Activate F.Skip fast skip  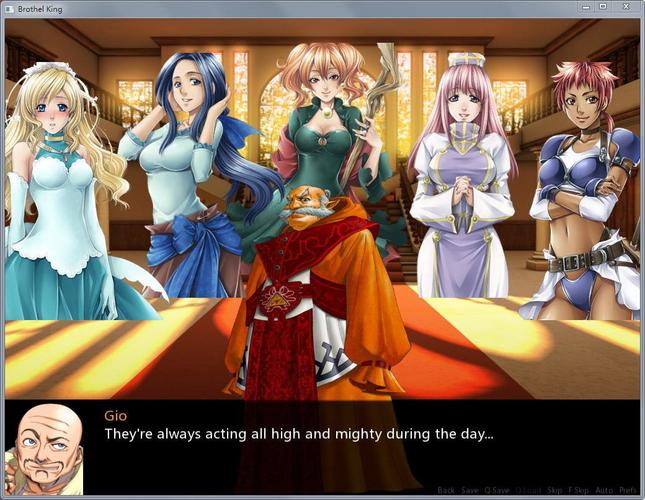[580, 490]
